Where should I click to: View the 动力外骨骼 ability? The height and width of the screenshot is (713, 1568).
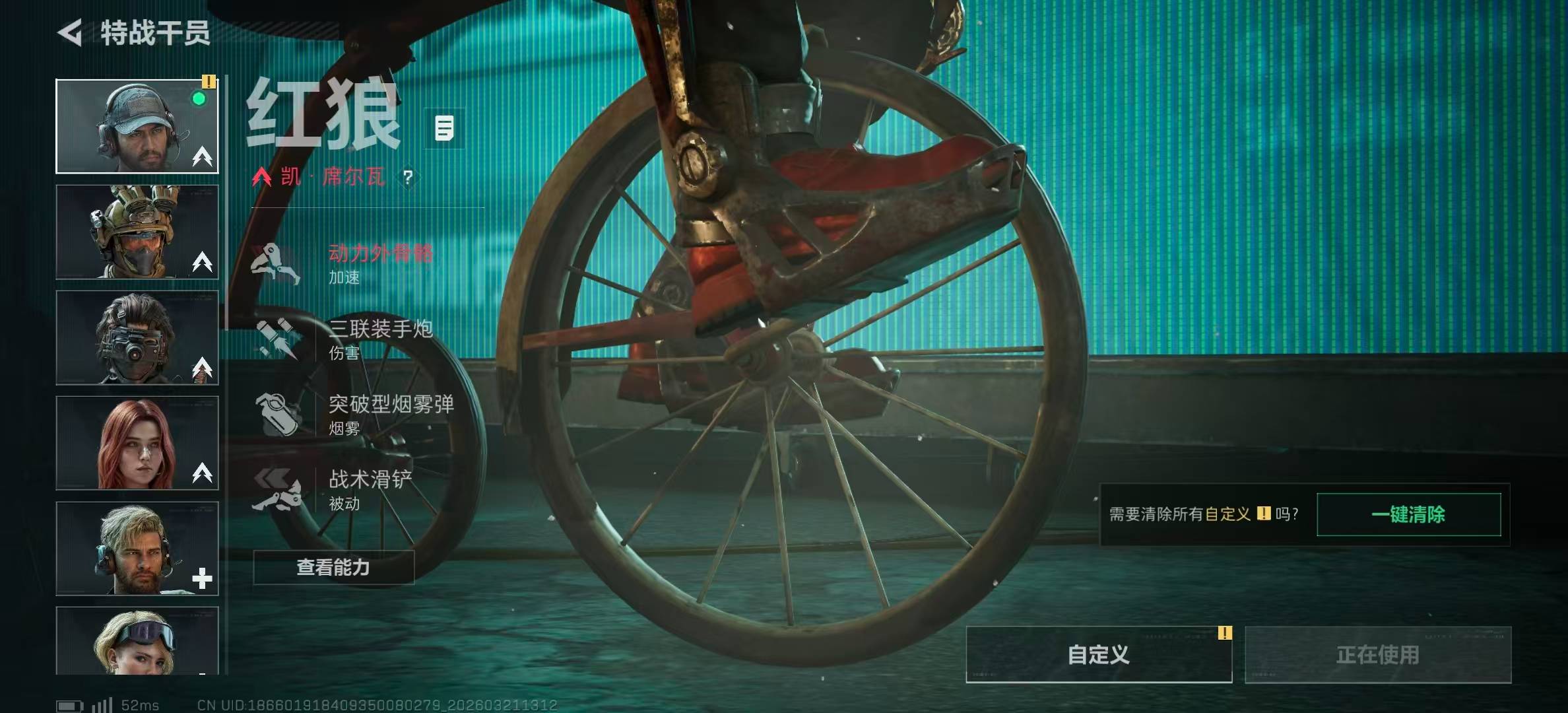(x=343, y=263)
